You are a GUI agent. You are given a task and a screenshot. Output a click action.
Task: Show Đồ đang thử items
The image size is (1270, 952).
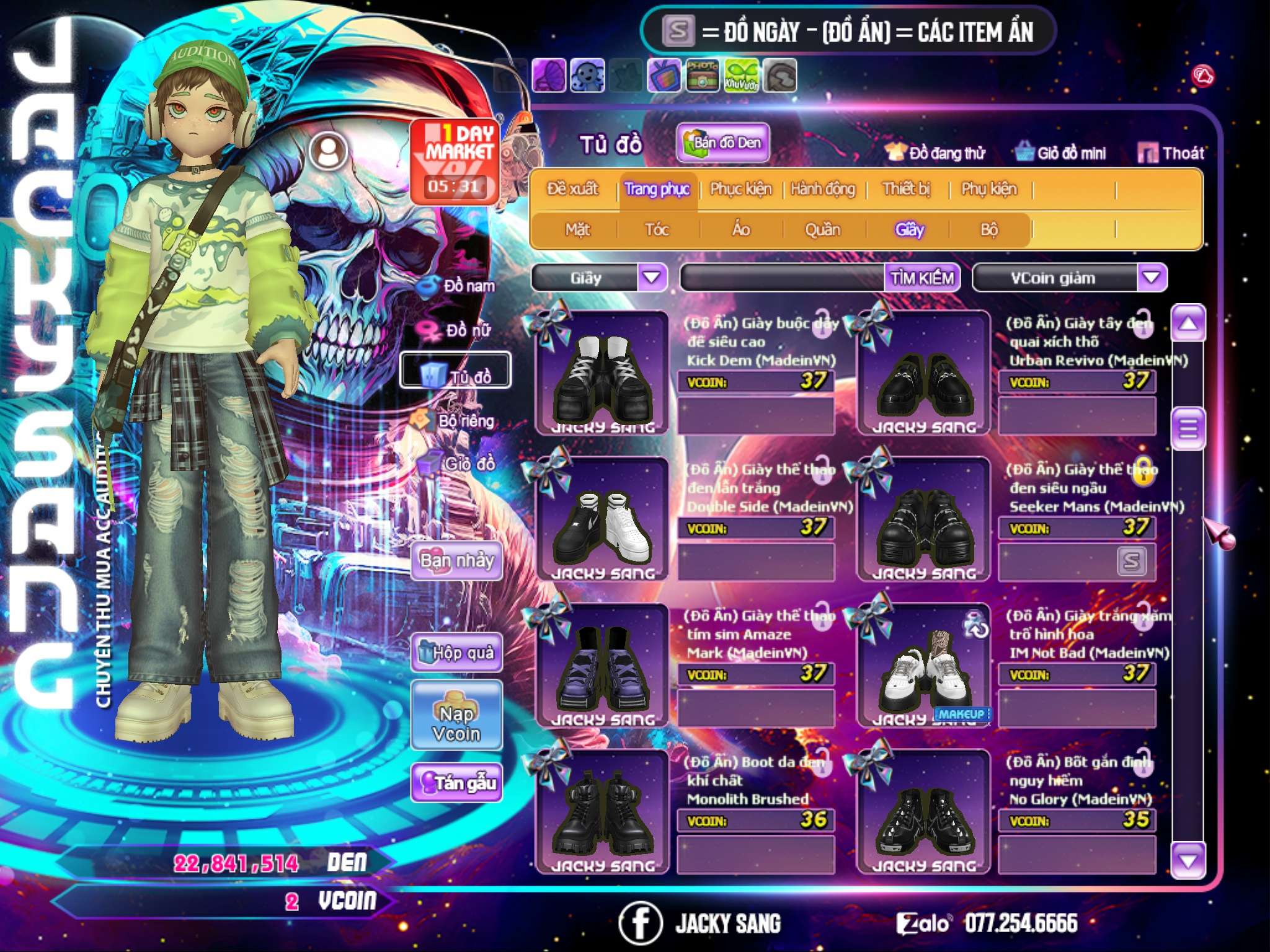point(936,152)
